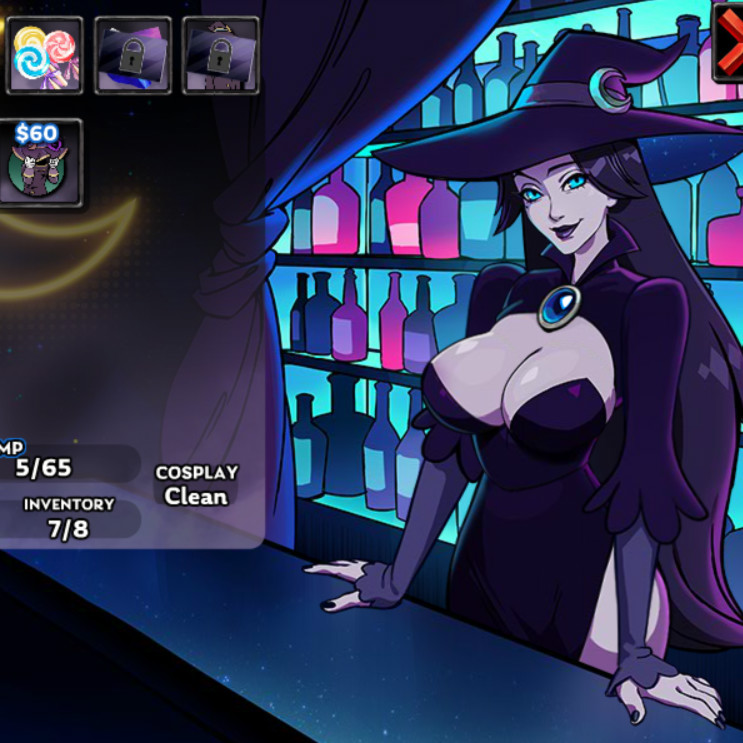This screenshot has height=743, width=743.
Task: Select the swirly lollipops item slot
Action: (x=43, y=56)
